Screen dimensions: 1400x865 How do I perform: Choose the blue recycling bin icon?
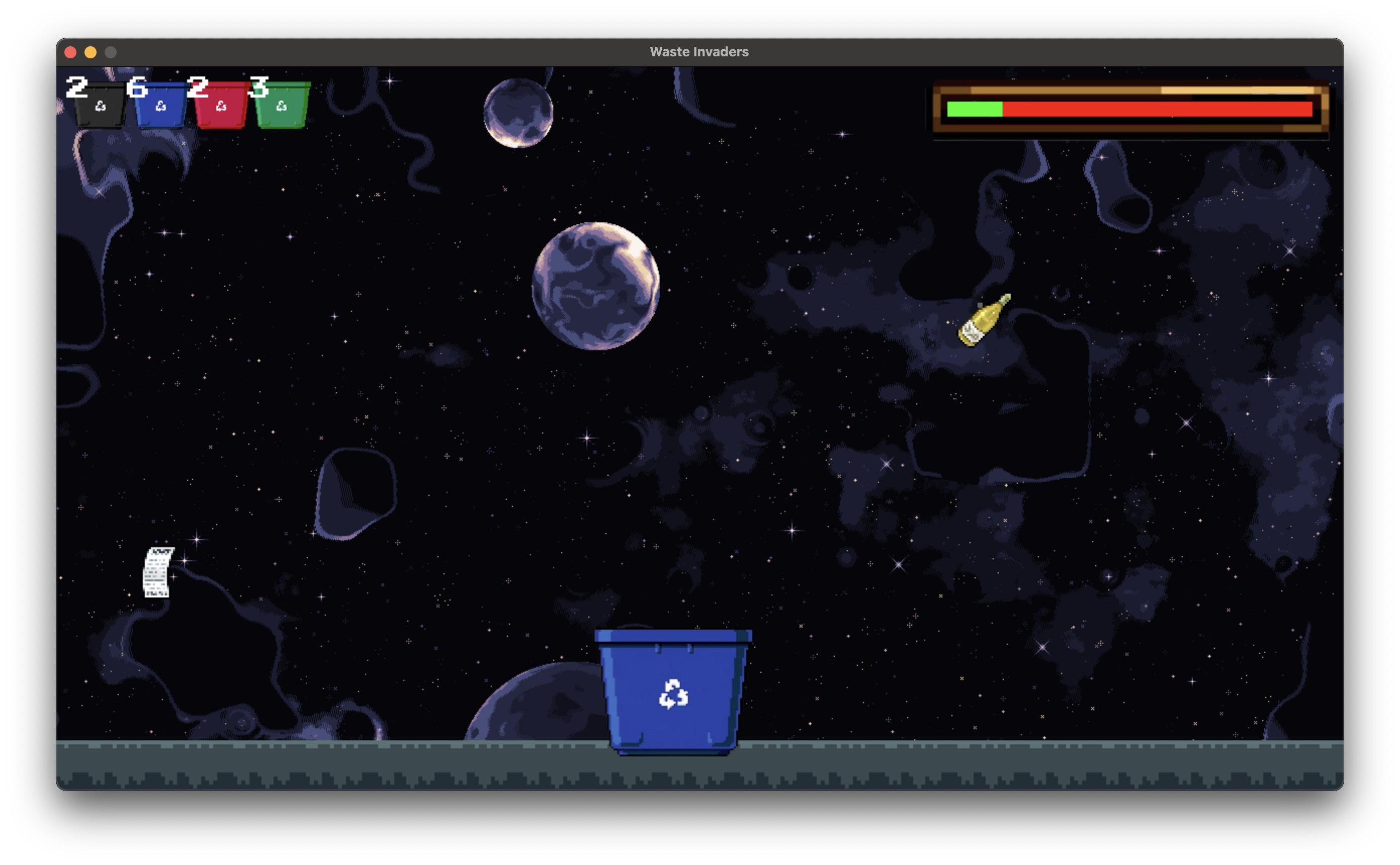[x=161, y=106]
